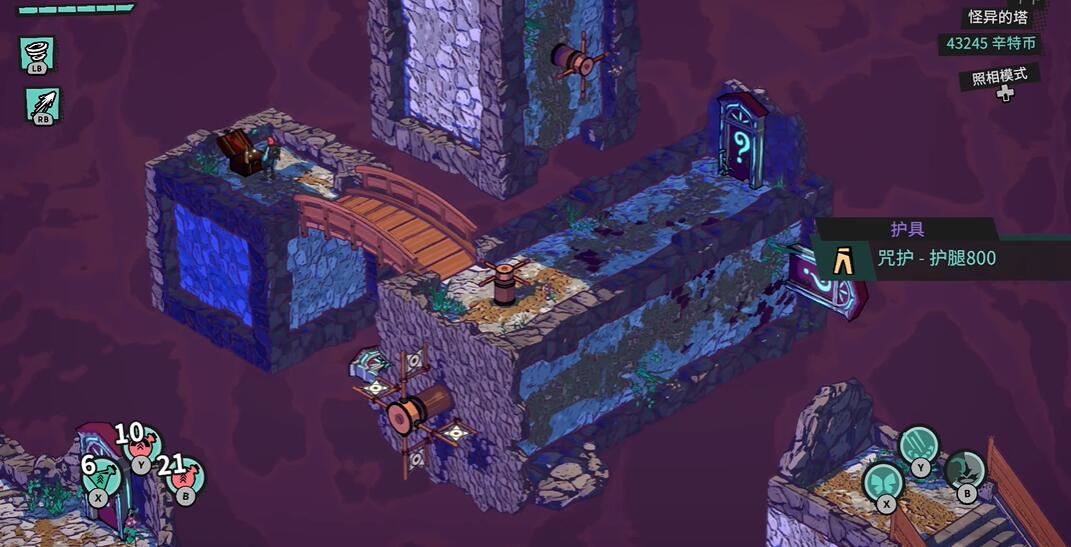Open 照相模式 photo mode
This screenshot has width=1071, height=547.
[999, 78]
